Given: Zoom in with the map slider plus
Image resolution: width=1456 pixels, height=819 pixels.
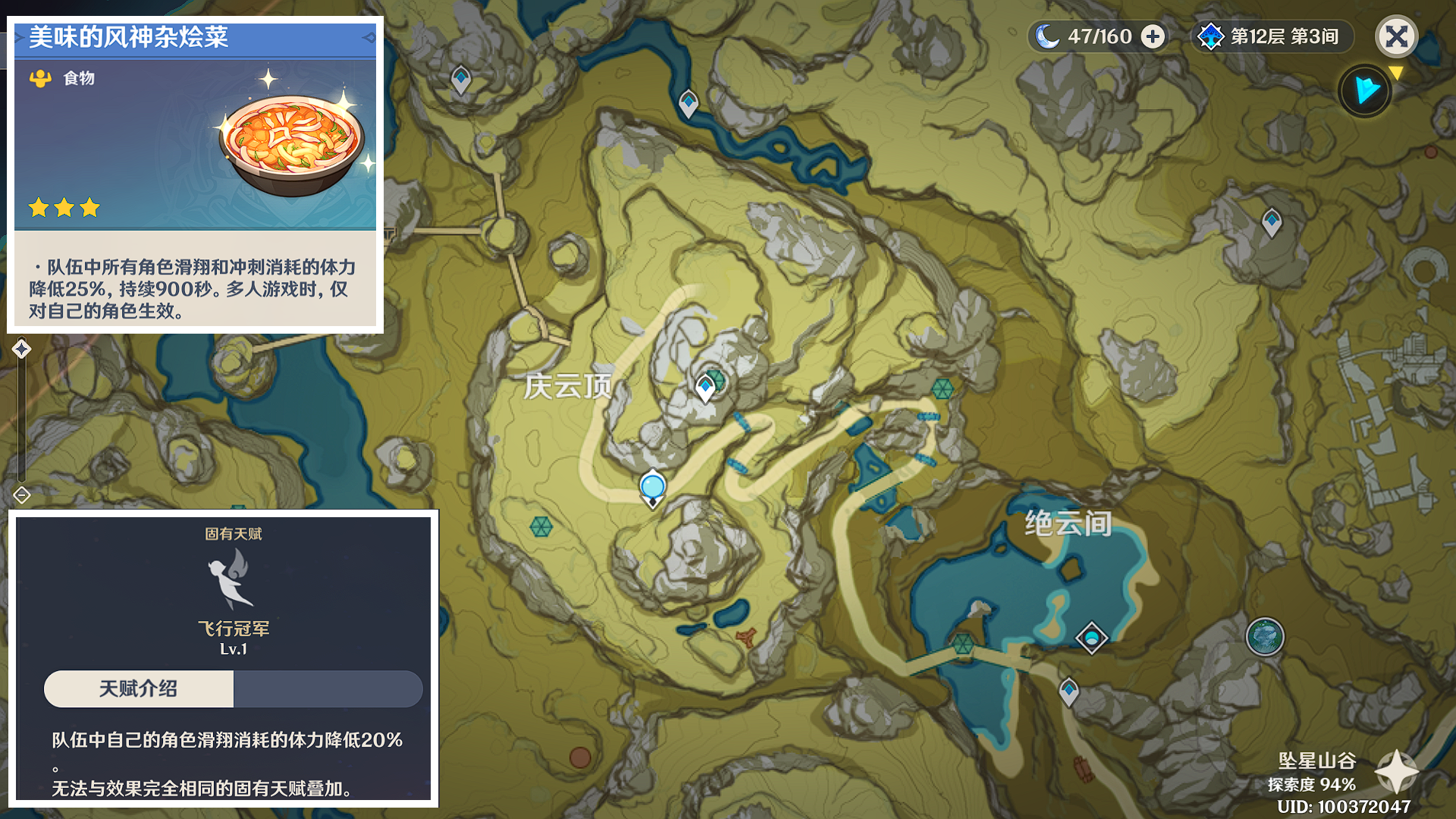Looking at the screenshot, I should click(x=21, y=349).
